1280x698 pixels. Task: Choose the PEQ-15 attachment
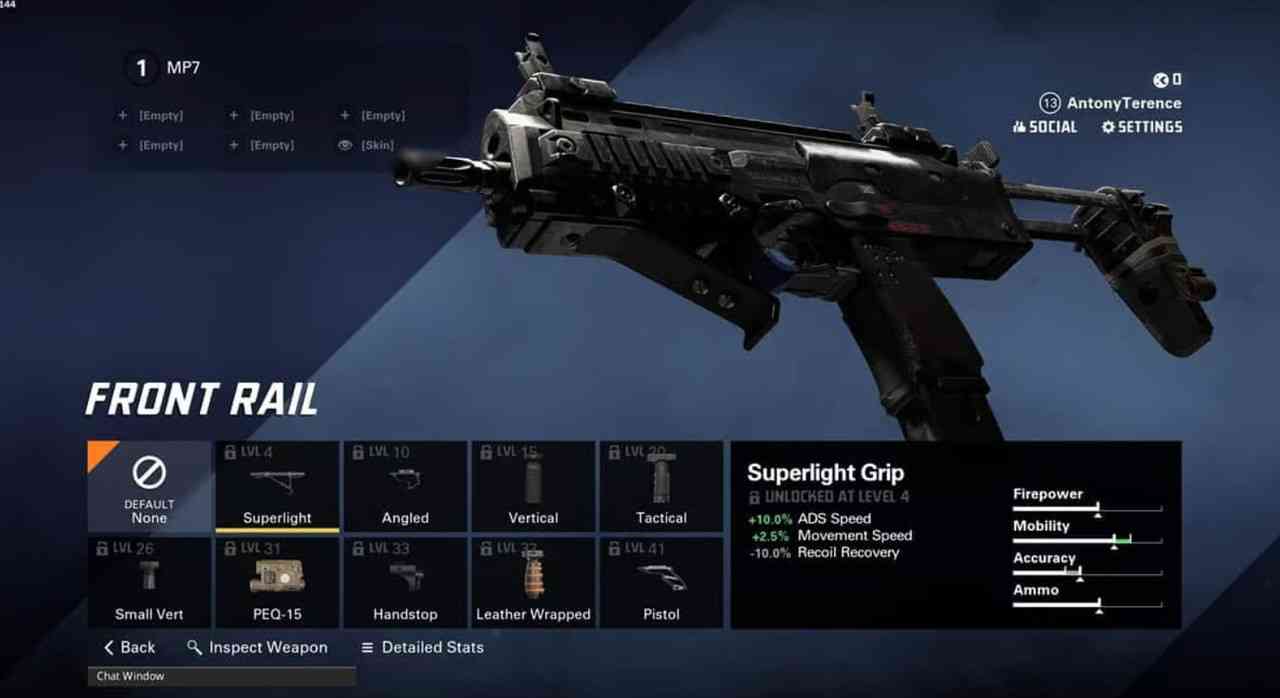click(277, 583)
